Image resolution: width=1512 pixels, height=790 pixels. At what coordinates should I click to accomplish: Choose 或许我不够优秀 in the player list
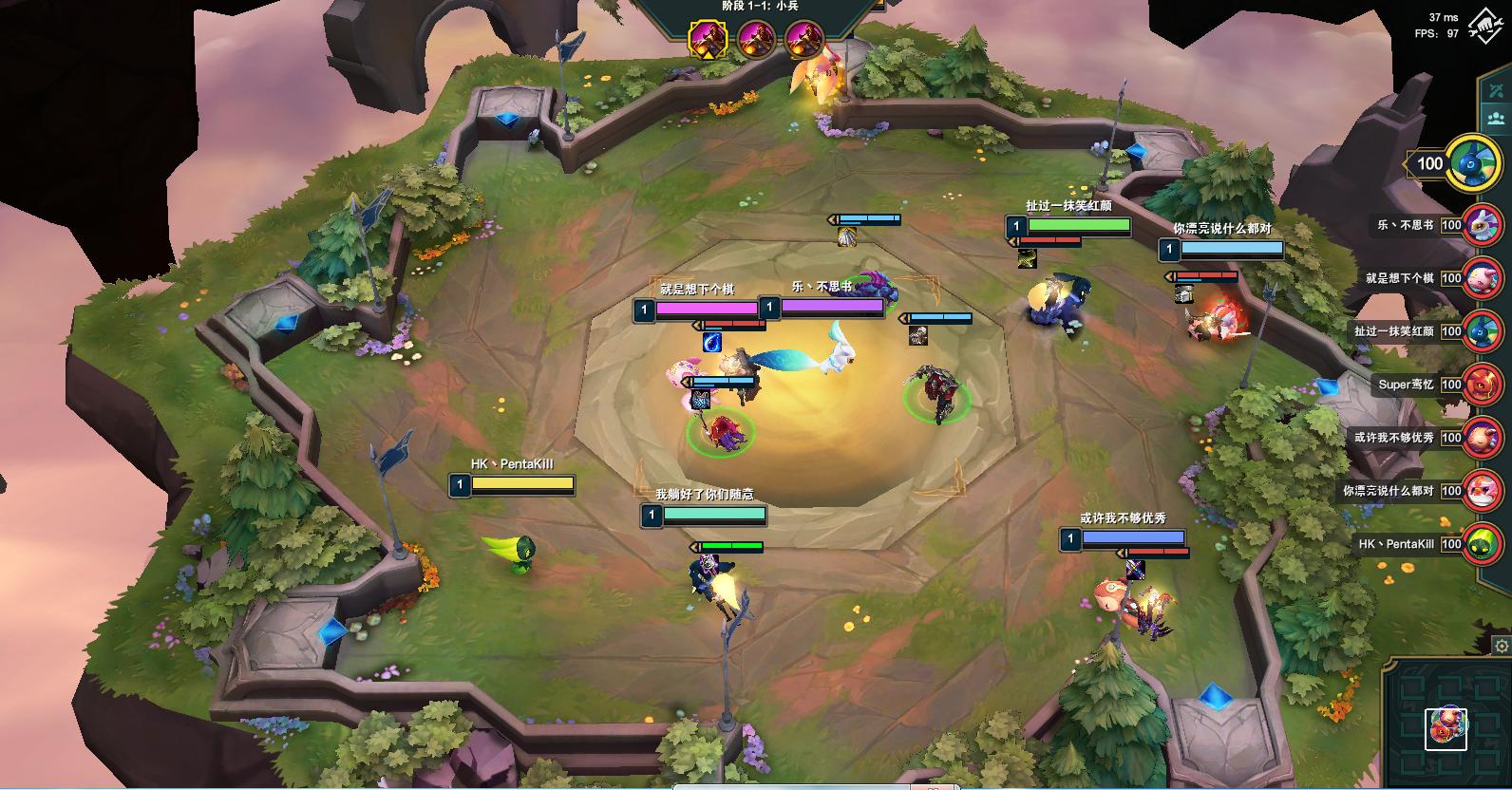coord(1482,439)
